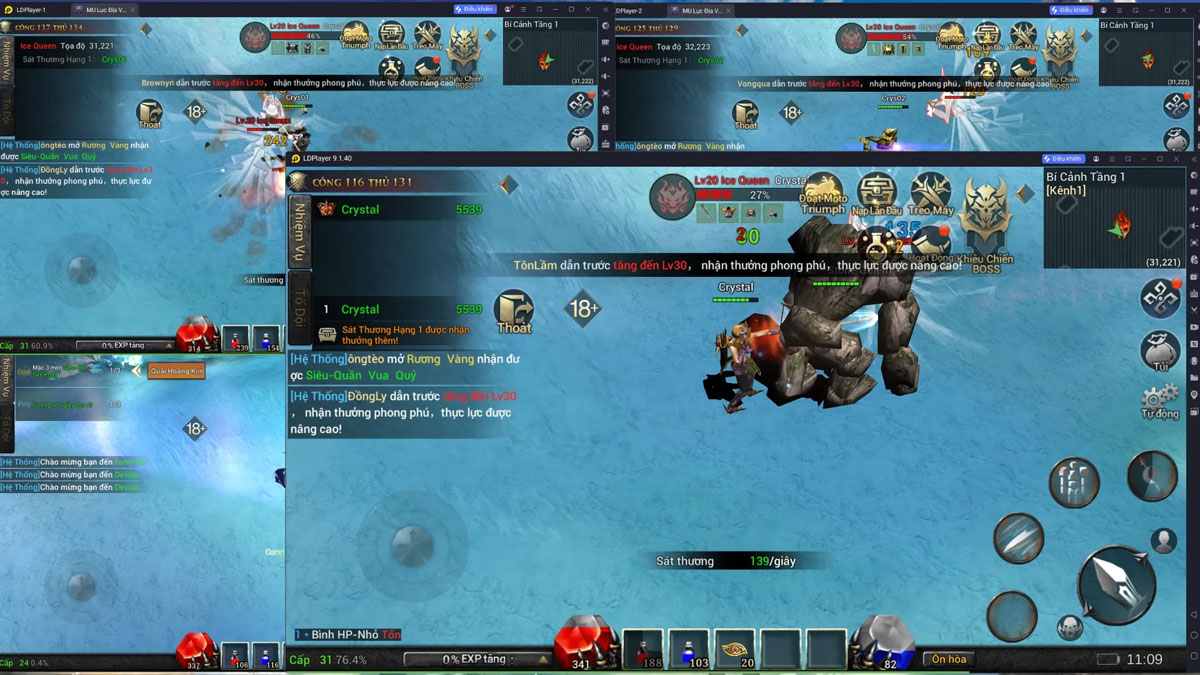Open the Nhiệm Vụ tab in main window
1200x675 pixels.
[x=299, y=231]
